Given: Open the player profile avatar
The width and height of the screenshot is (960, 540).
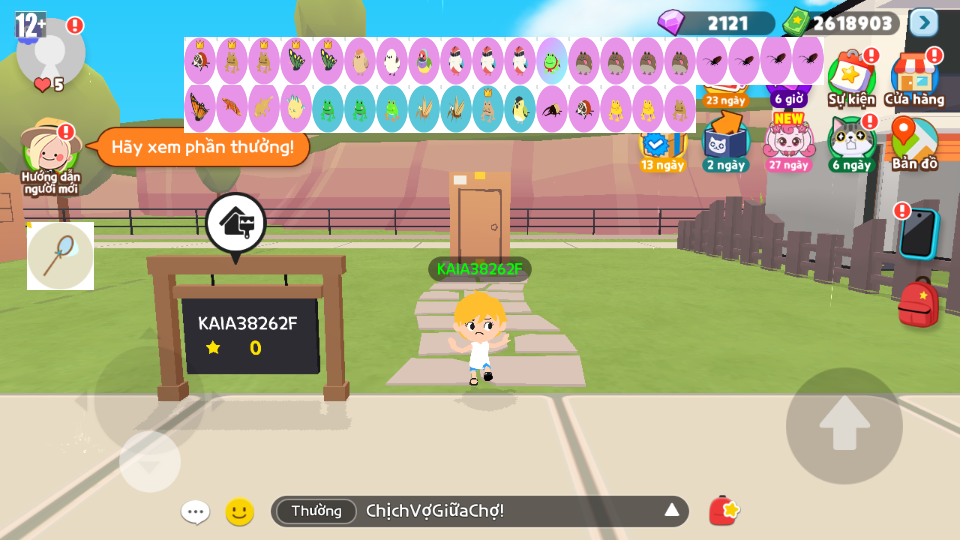Looking at the screenshot, I should (x=50, y=48).
